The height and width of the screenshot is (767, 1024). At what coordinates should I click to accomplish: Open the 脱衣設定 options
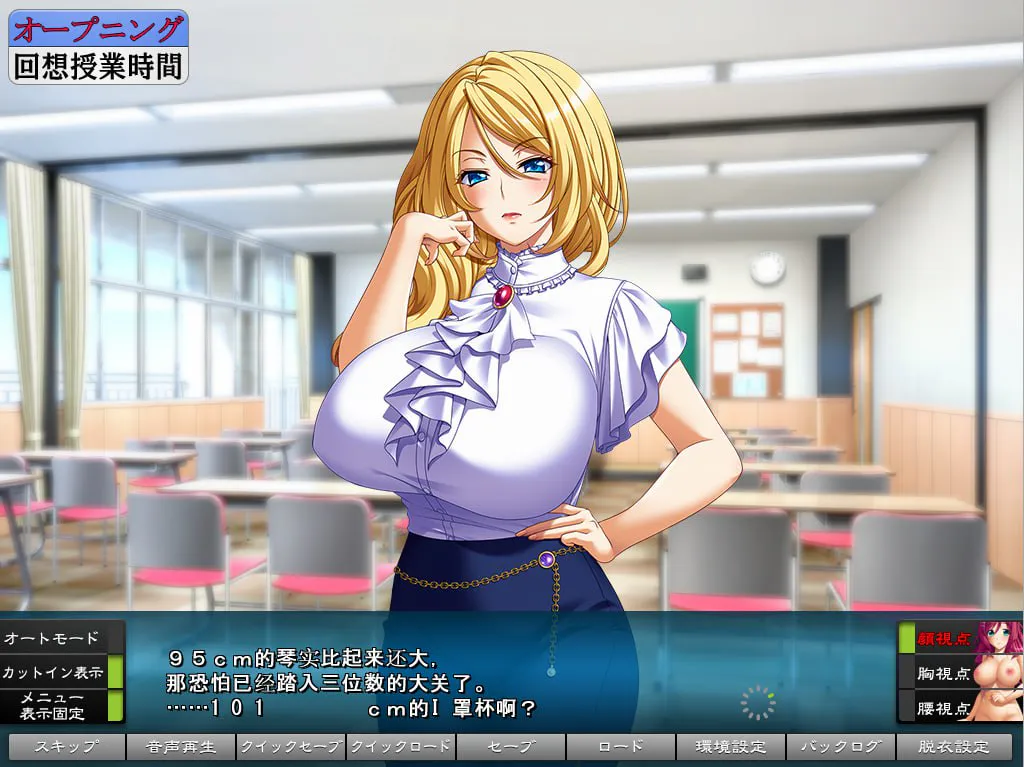click(954, 747)
